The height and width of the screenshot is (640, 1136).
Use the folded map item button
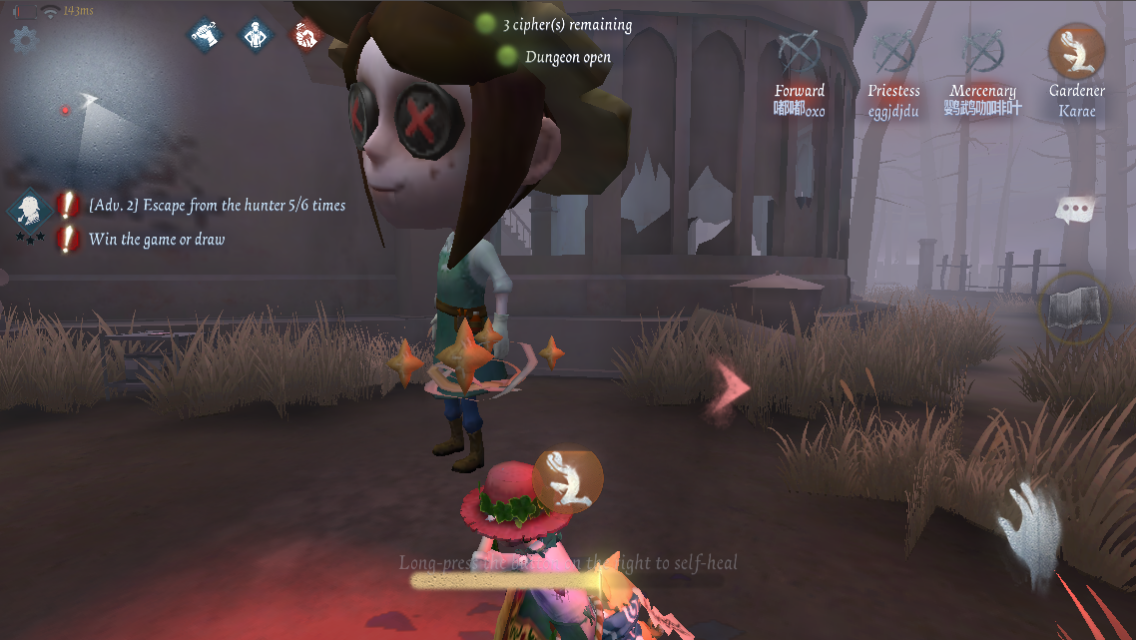[1075, 308]
